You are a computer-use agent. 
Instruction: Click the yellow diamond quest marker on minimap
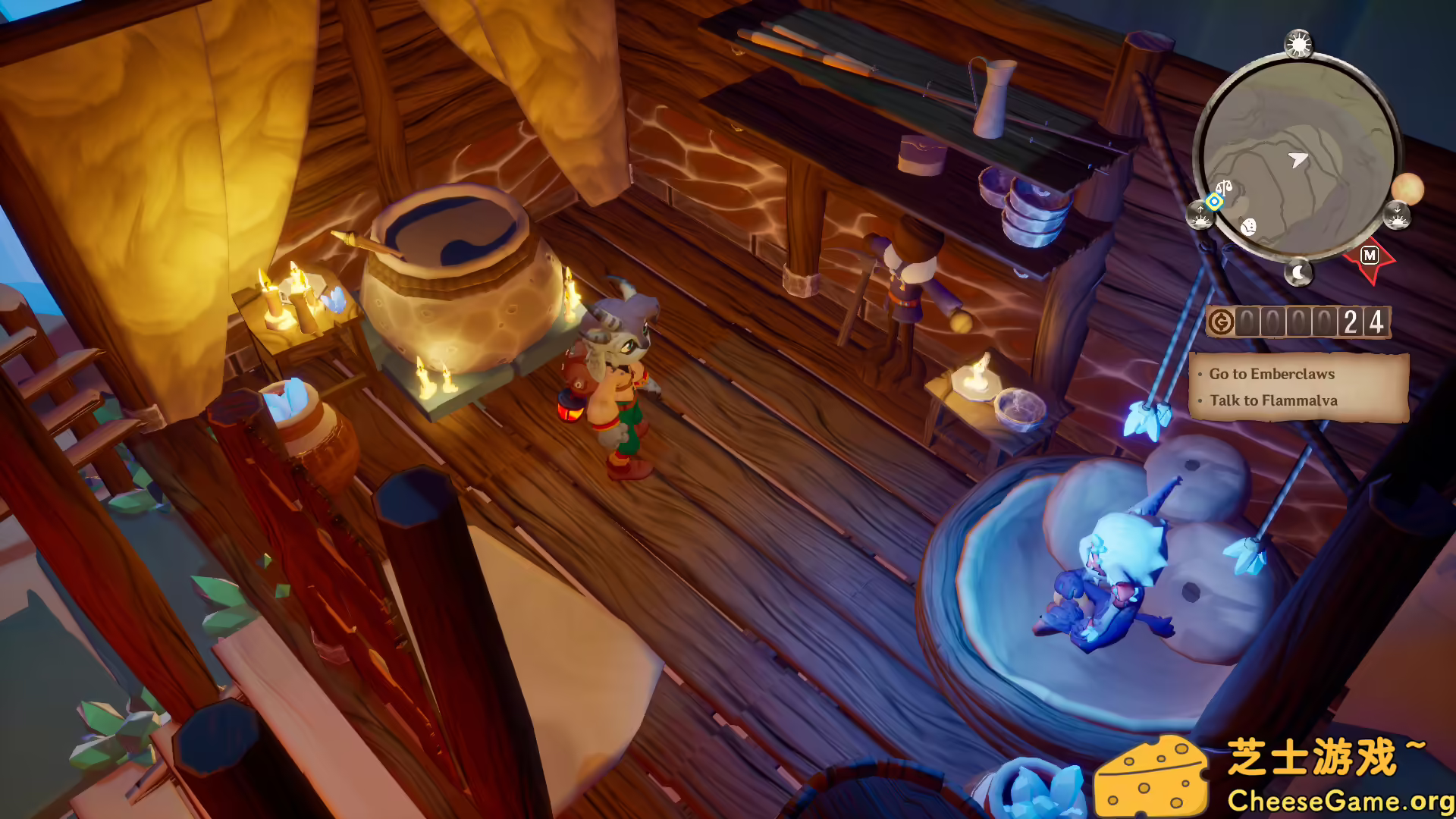(1214, 201)
